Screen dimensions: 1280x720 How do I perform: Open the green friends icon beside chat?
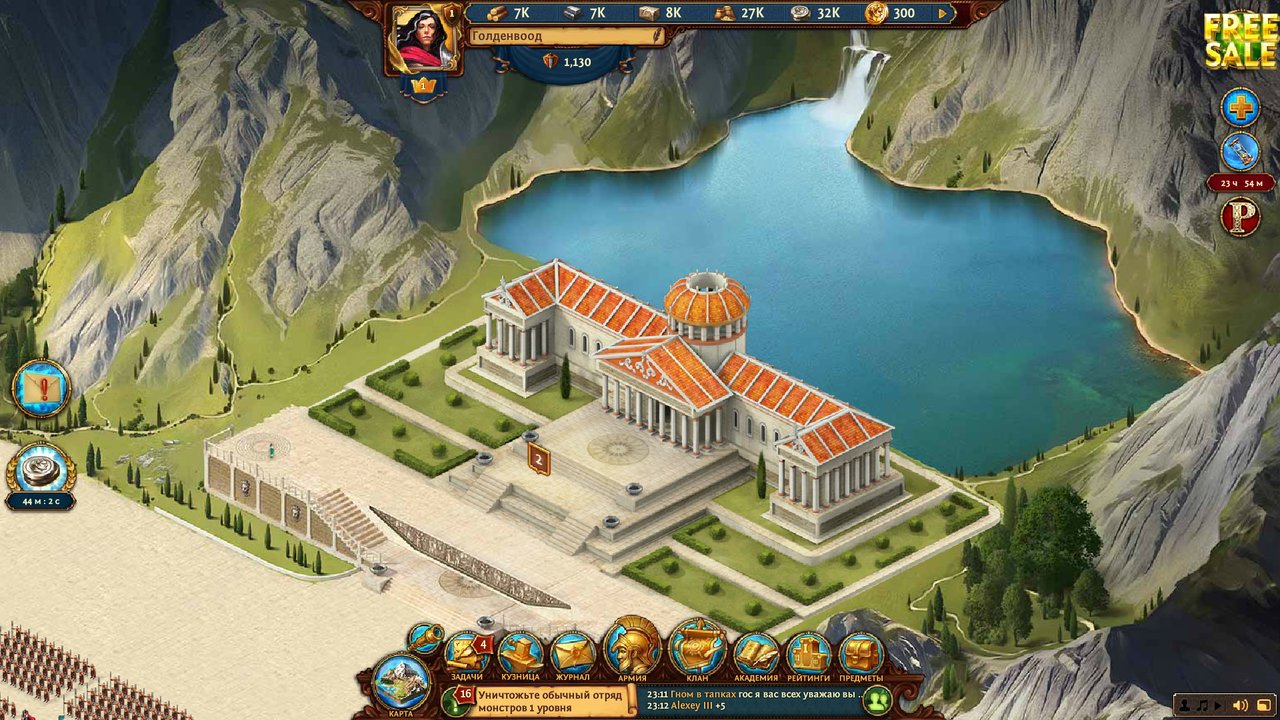coord(877,700)
